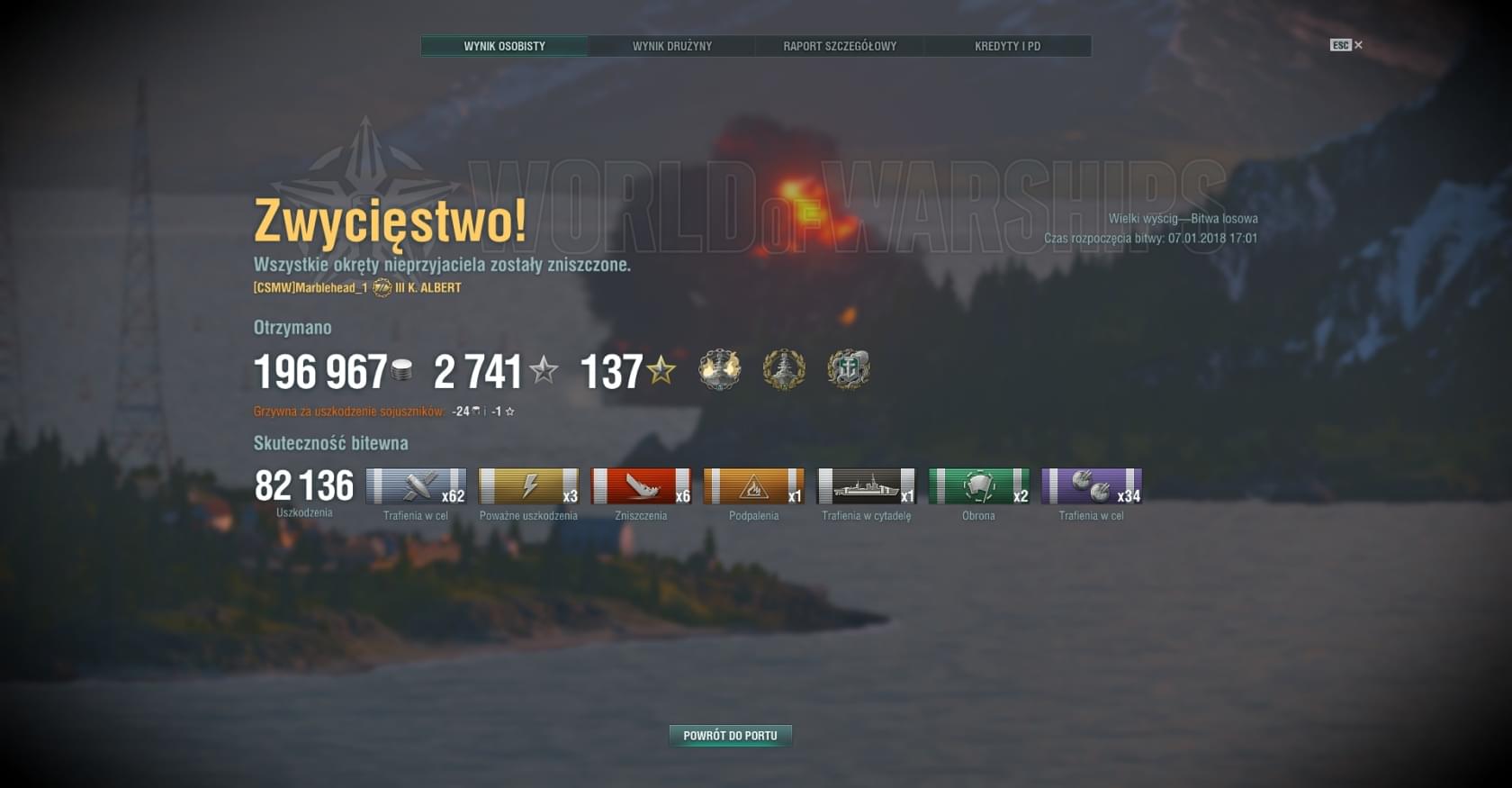Click the Powrót do portu button
This screenshot has width=1512, height=788.
pos(730,736)
